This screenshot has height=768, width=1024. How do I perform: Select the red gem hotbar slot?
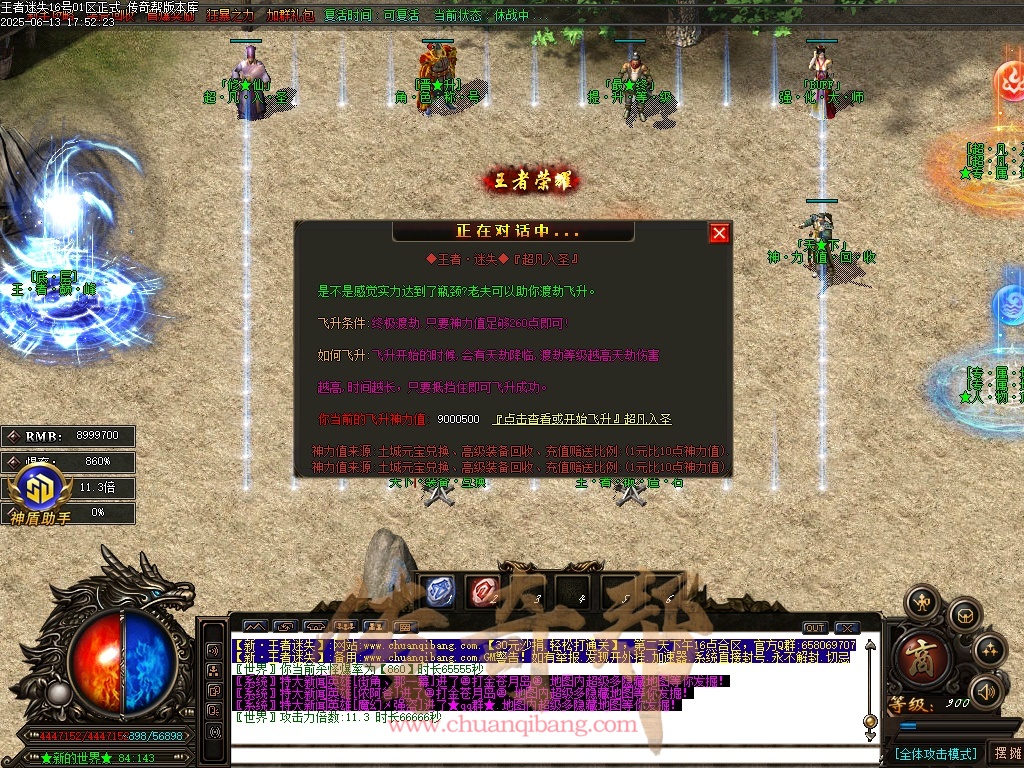coord(484,591)
